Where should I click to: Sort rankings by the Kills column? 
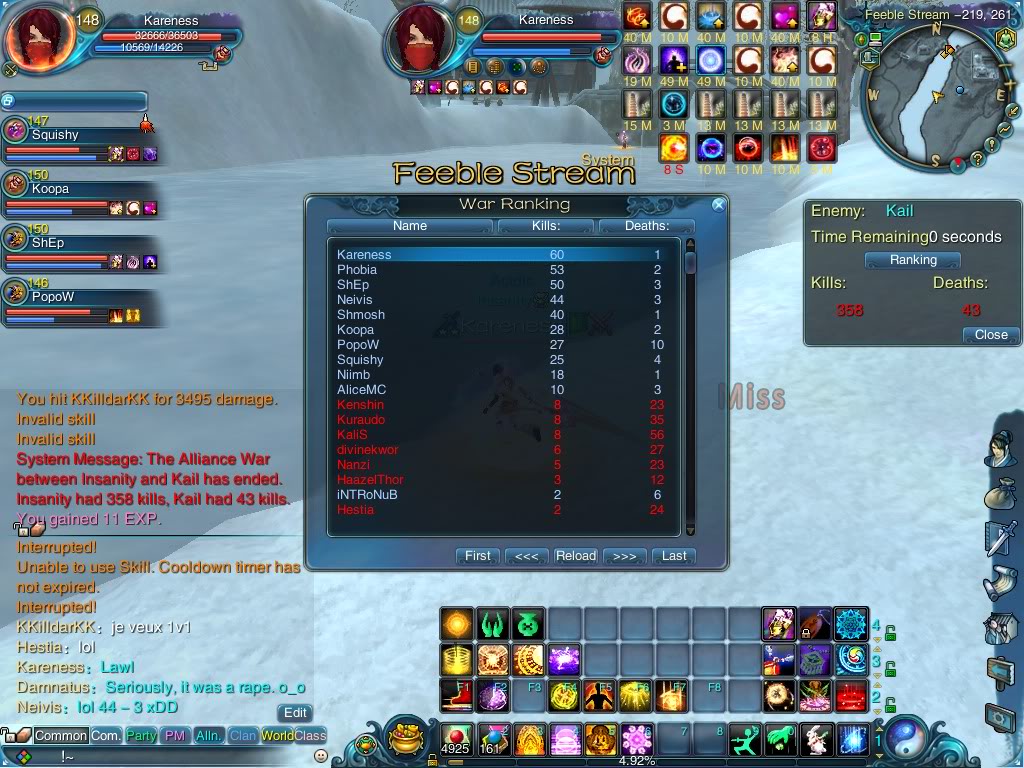(546, 226)
